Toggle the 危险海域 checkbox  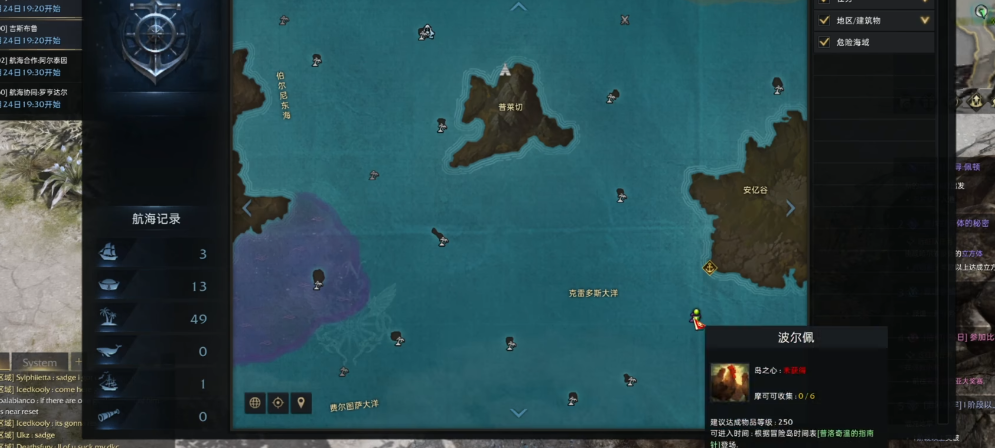click(824, 42)
